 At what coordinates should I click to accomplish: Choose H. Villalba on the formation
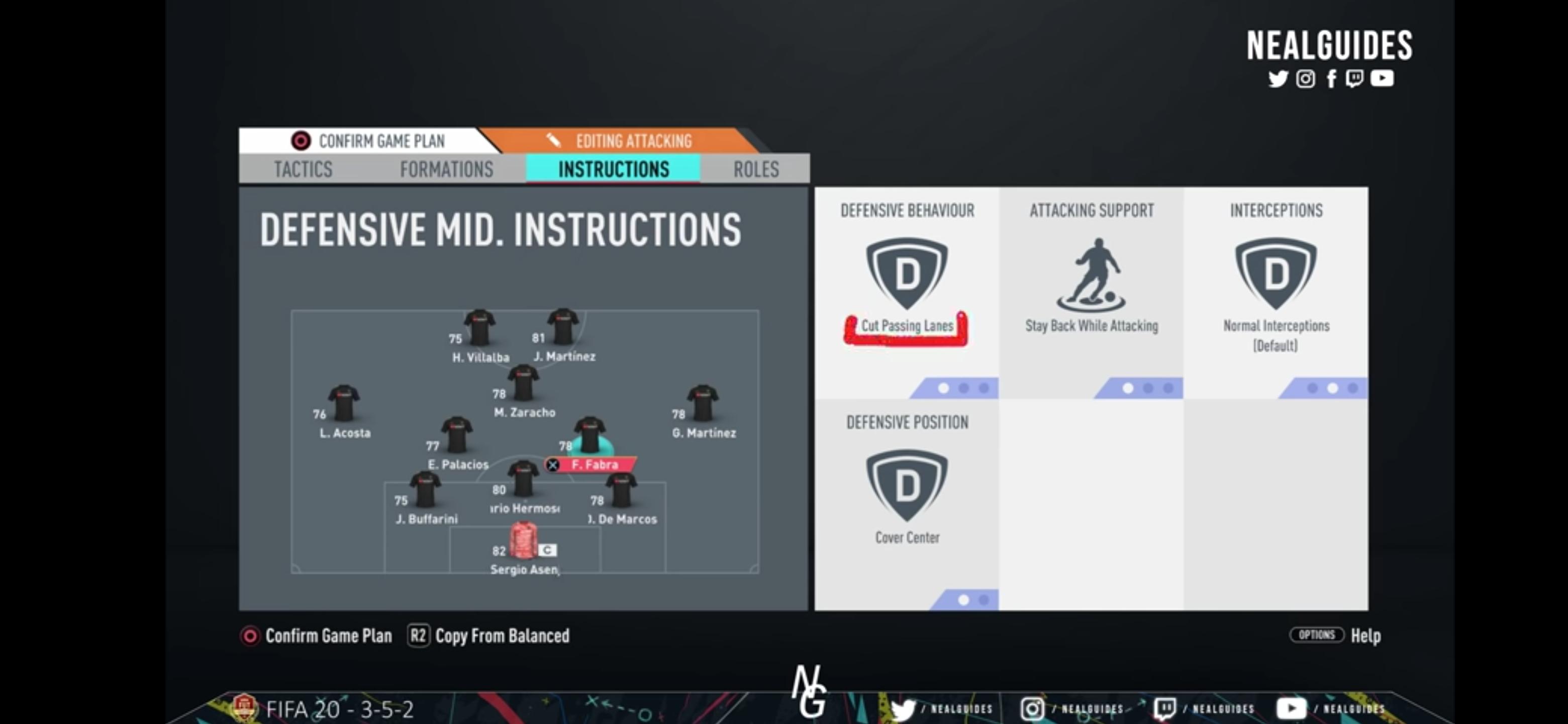coord(479,329)
